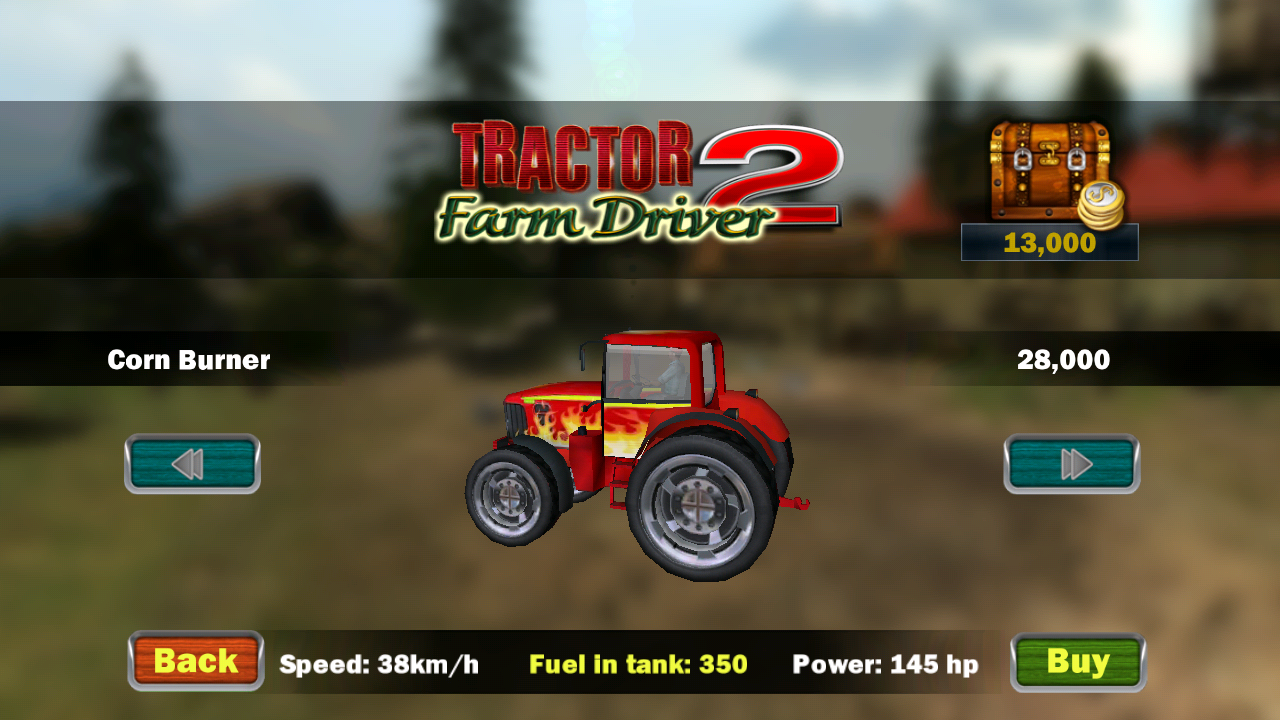Browse back to the previous tractor model

tap(192, 462)
